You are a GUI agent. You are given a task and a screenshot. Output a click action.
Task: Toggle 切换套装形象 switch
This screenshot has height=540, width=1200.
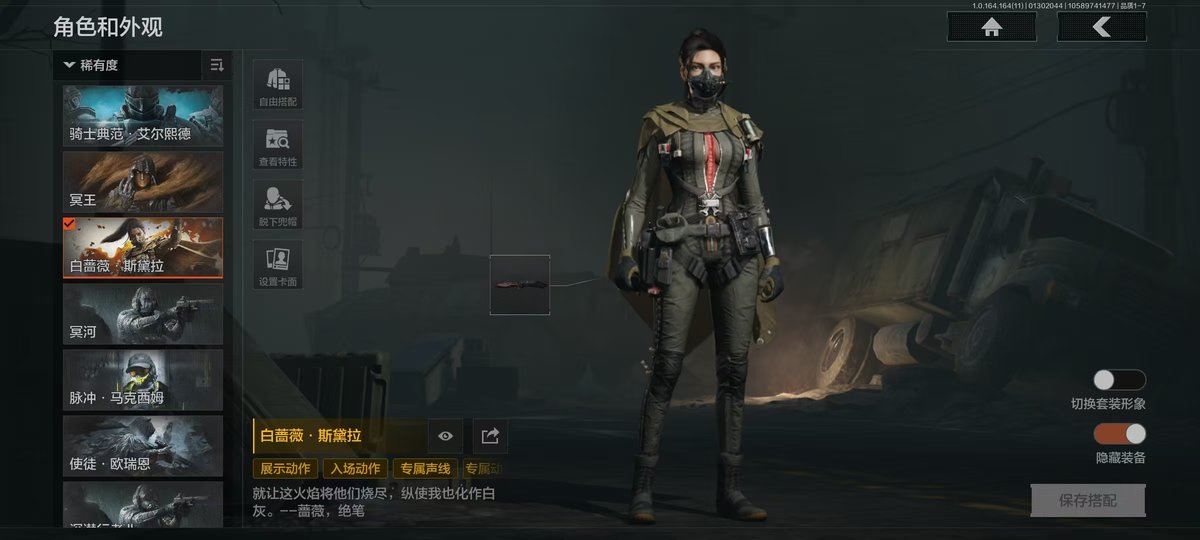pos(1119,380)
